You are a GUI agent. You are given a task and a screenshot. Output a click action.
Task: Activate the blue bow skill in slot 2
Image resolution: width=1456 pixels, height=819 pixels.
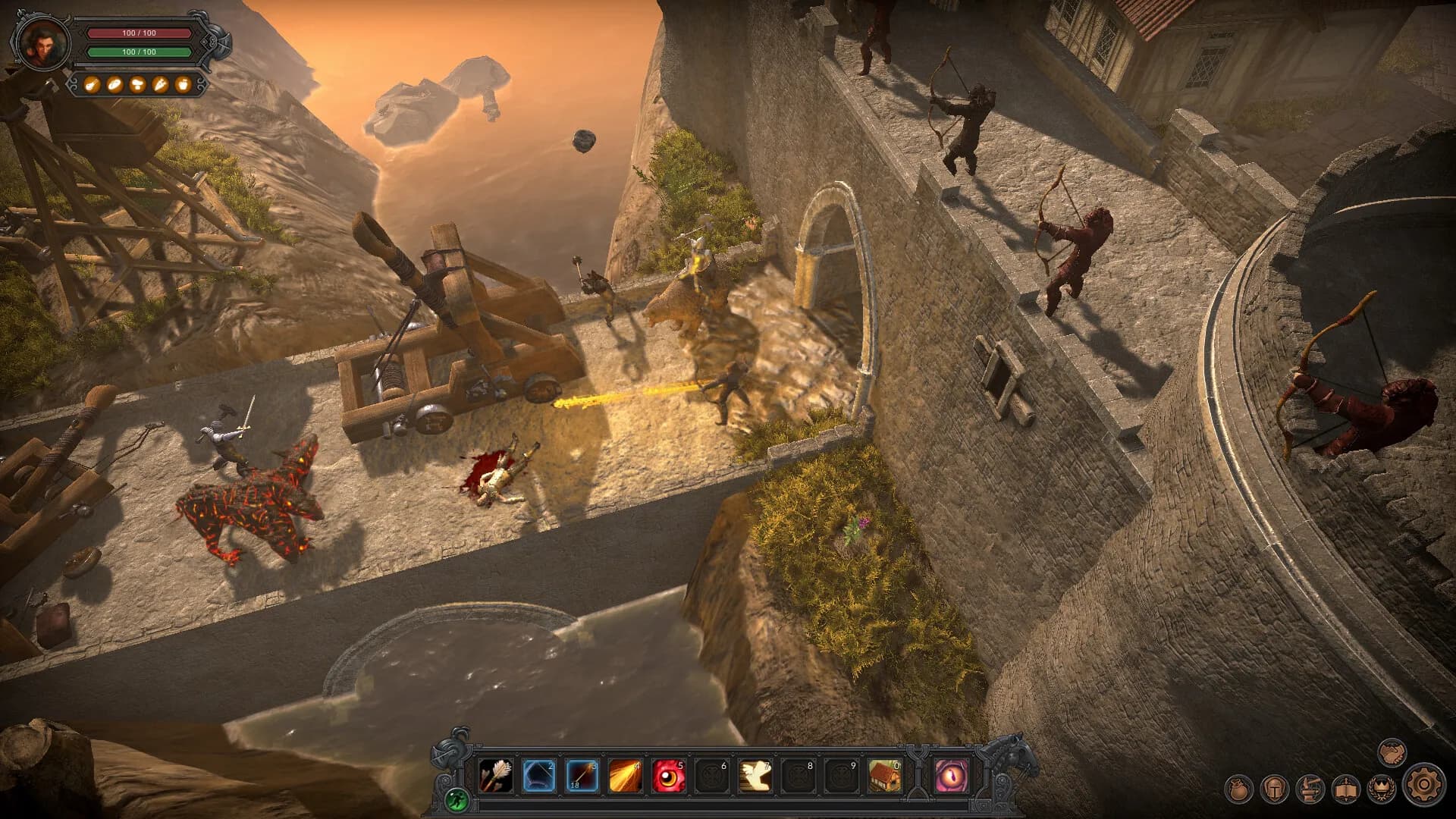[539, 776]
